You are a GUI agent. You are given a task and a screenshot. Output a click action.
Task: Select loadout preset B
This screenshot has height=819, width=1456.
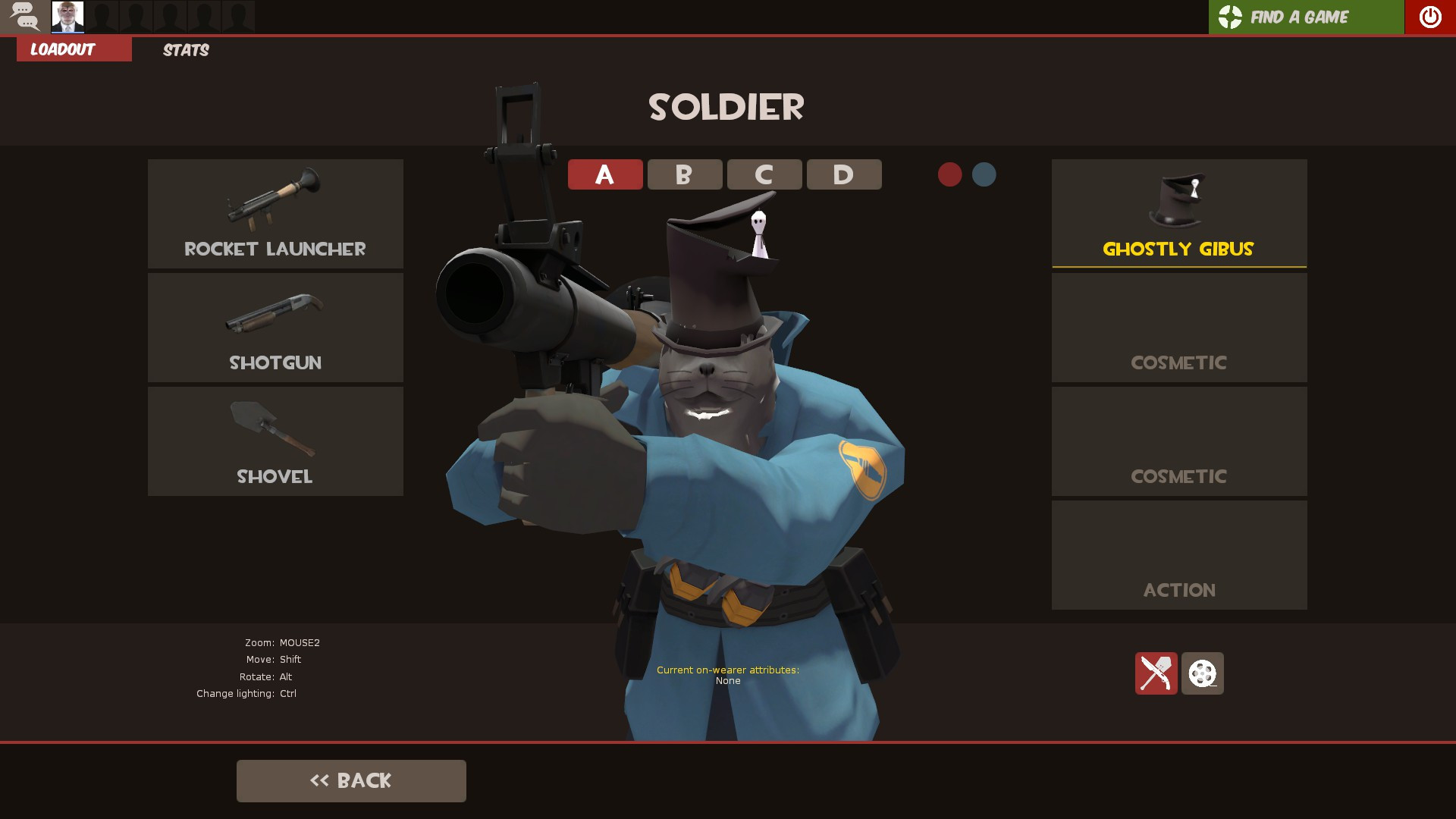(x=684, y=174)
